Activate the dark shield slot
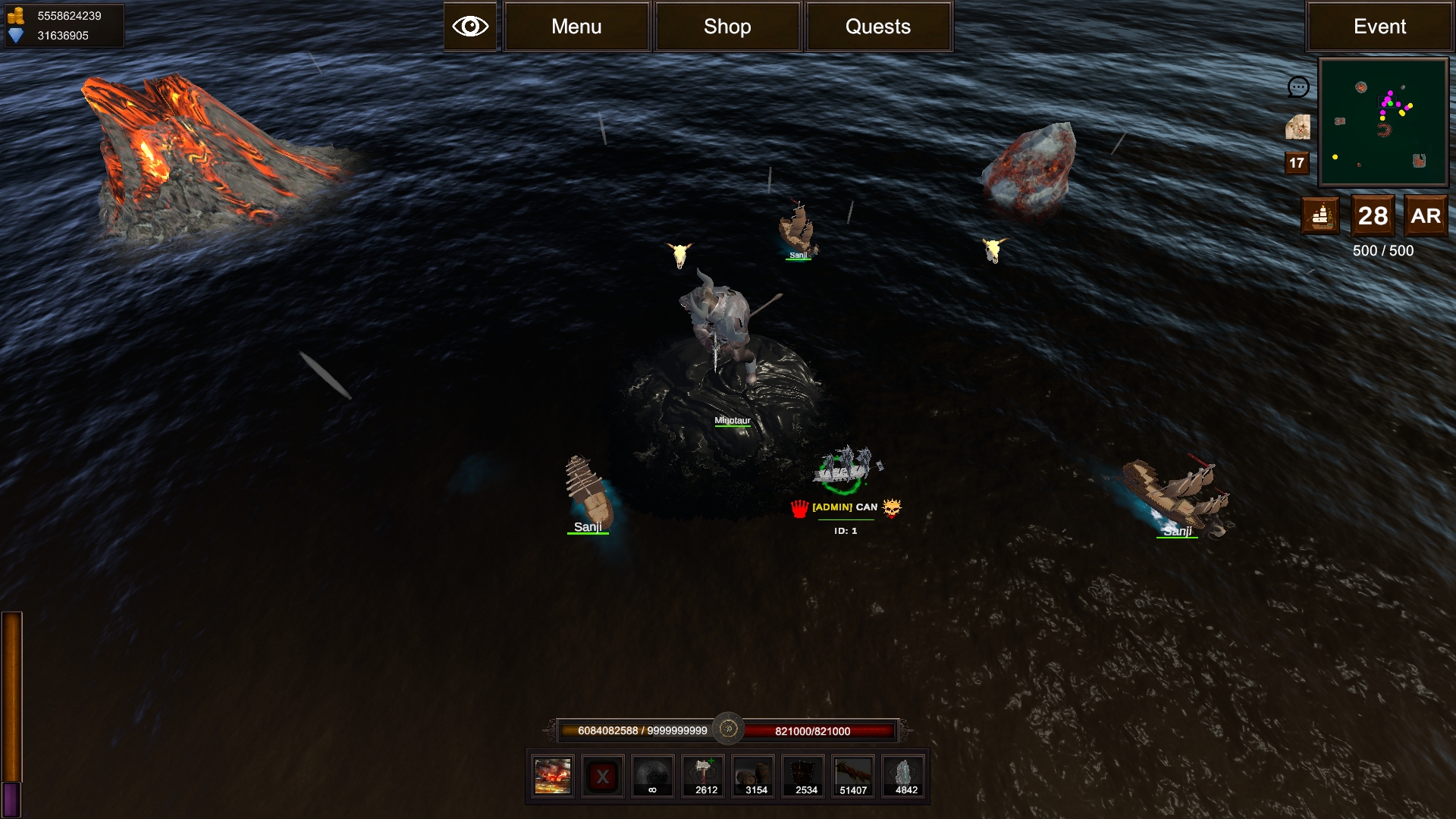The image size is (1456, 819). click(804, 777)
